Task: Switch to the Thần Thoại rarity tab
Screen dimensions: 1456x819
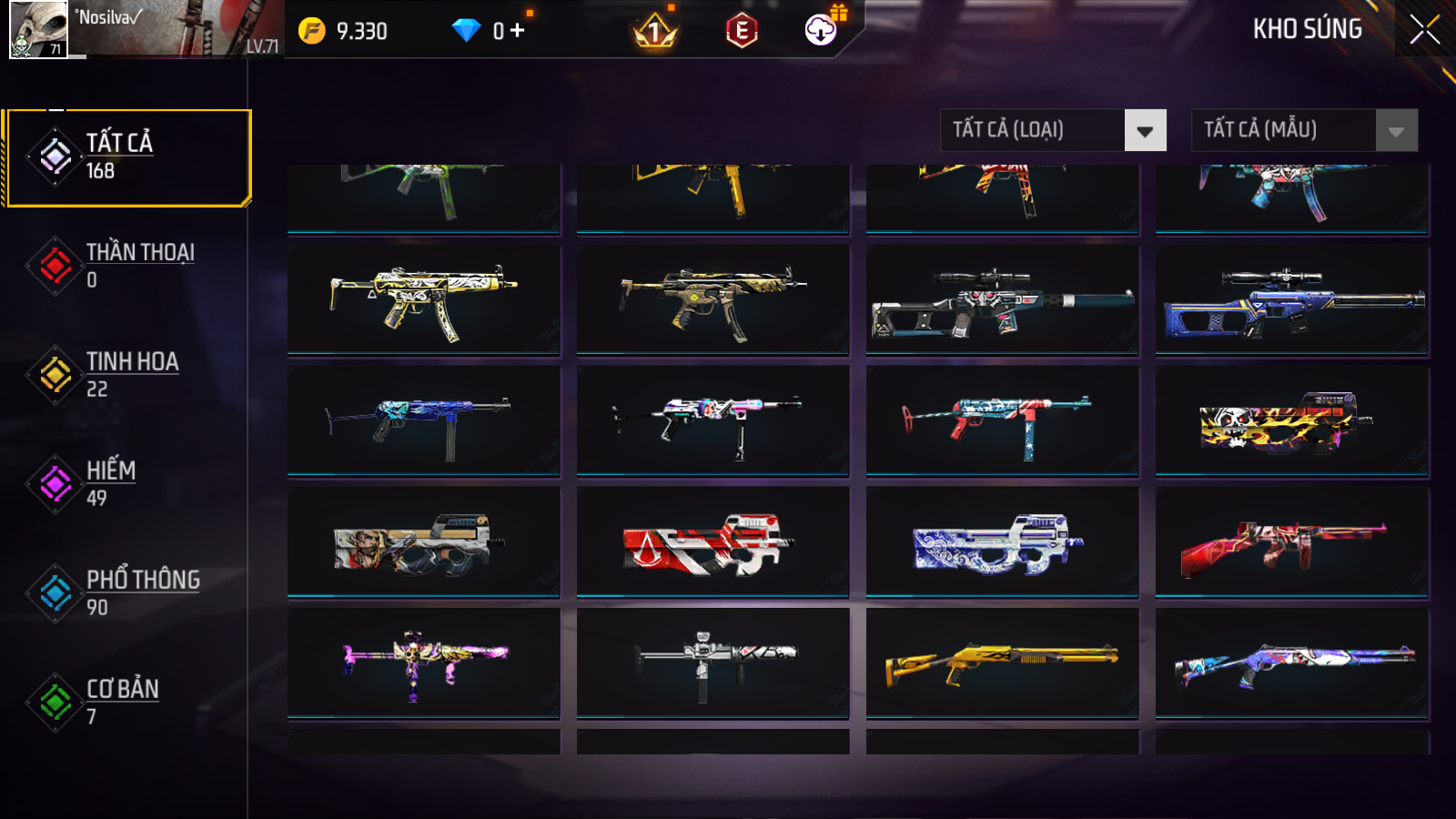Action: 127,266
